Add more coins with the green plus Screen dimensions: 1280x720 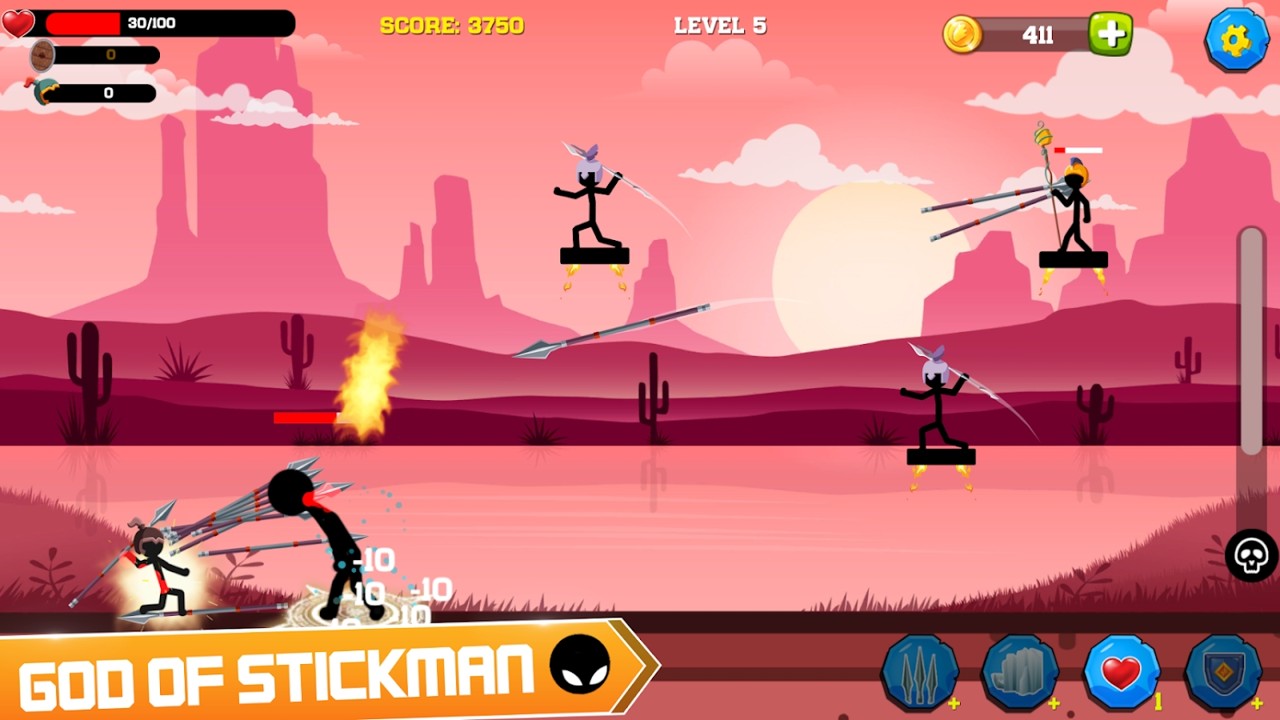pyautogui.click(x=1110, y=34)
